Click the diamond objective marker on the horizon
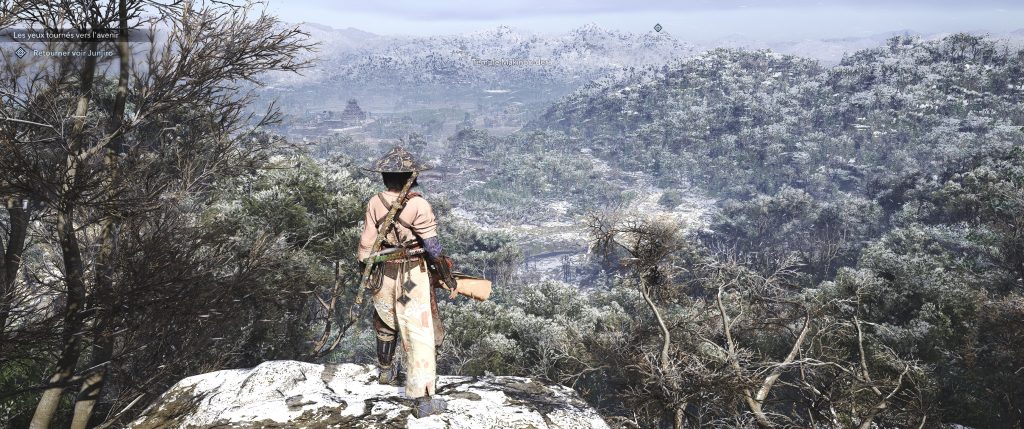 (658, 28)
